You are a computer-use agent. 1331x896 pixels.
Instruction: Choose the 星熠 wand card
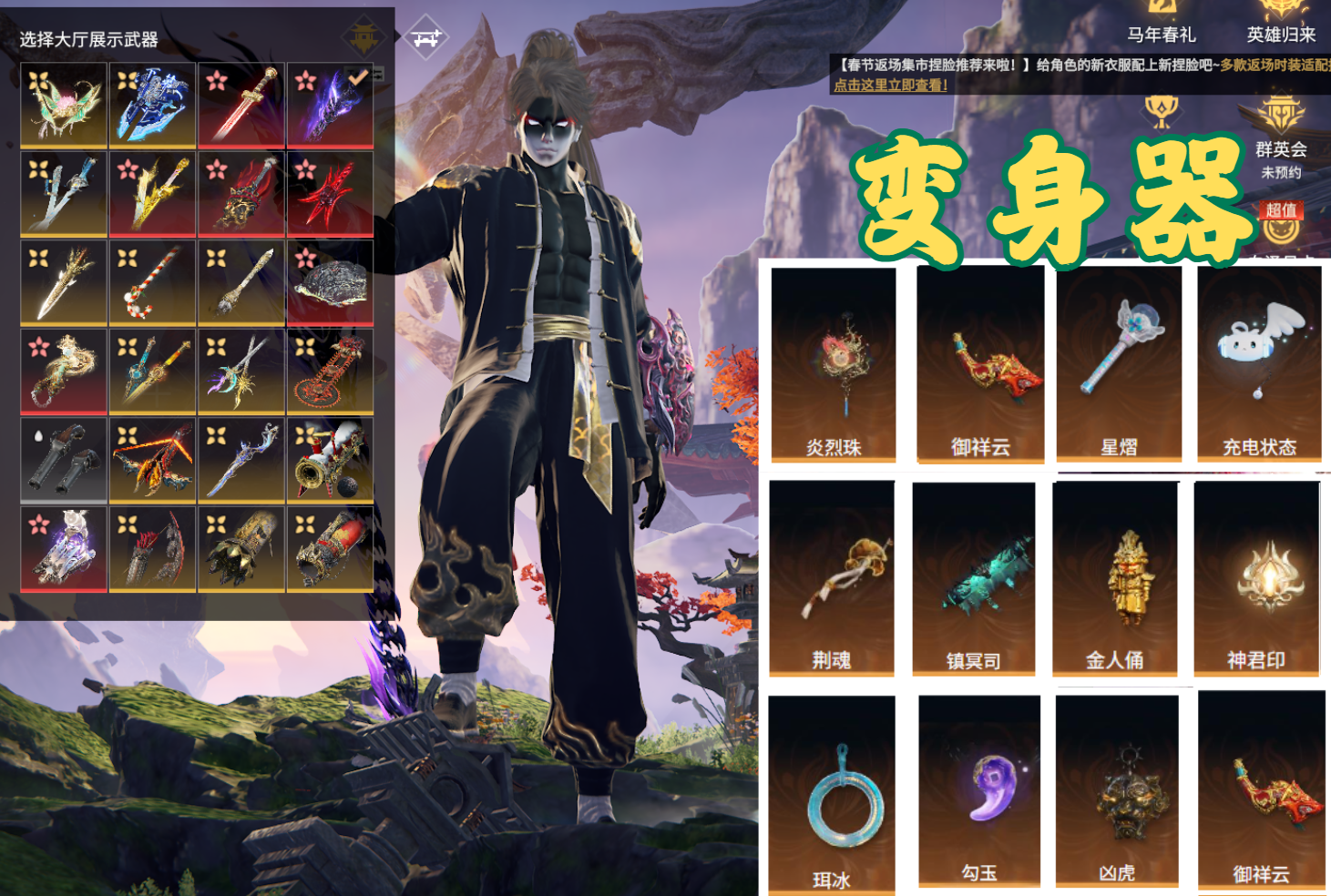click(1119, 364)
